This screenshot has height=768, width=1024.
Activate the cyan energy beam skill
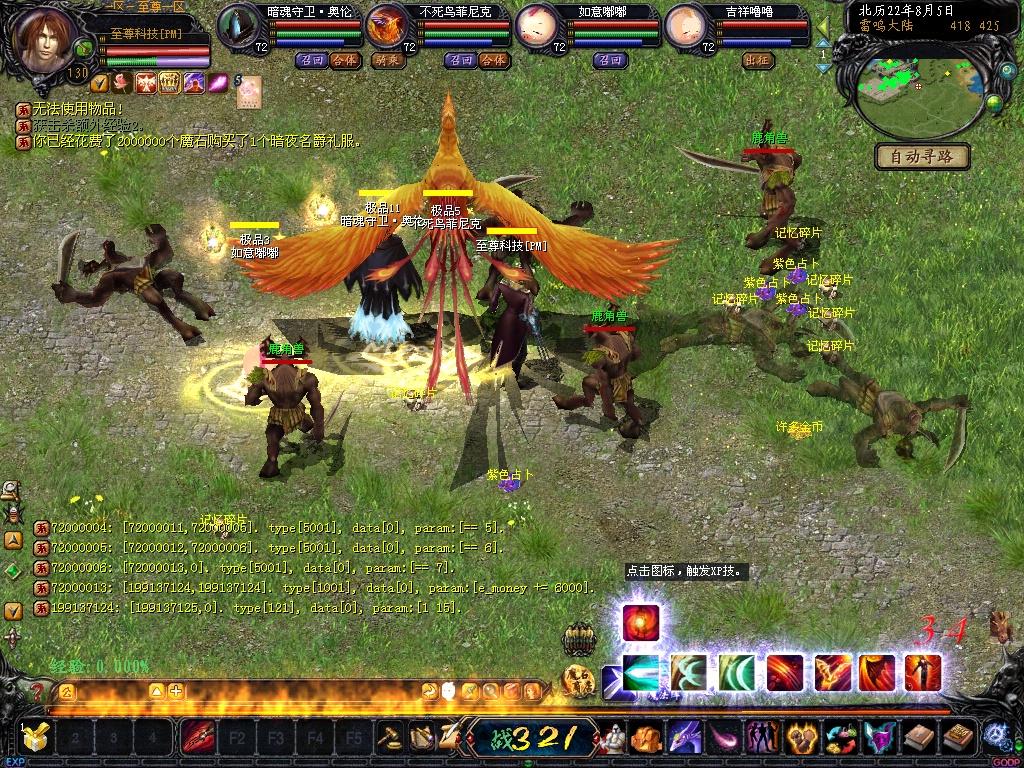click(x=641, y=673)
